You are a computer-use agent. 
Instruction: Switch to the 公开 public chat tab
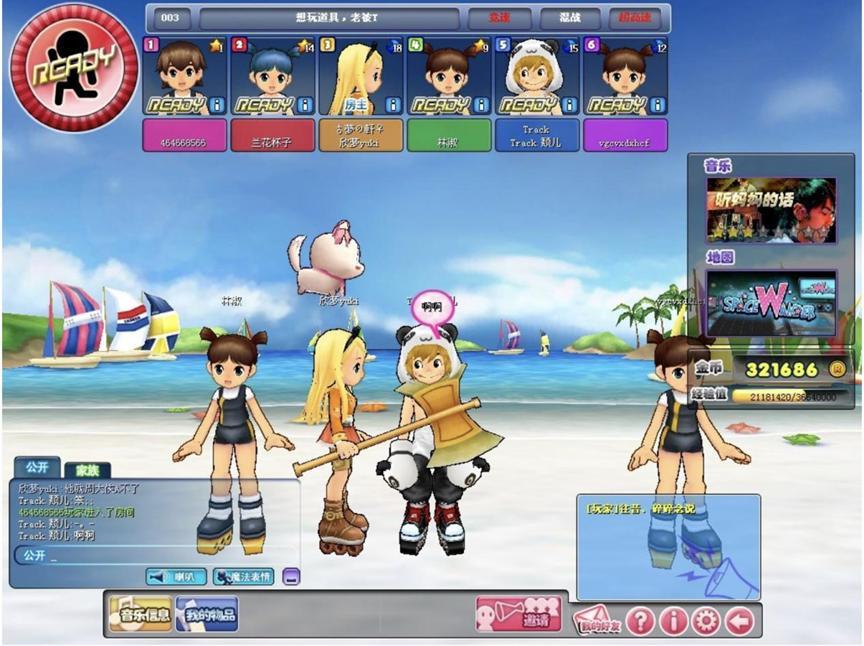coord(37,467)
